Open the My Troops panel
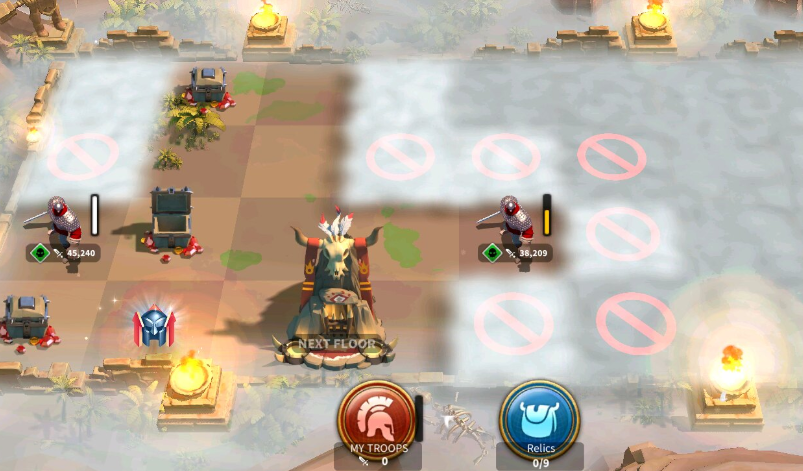This screenshot has height=471, width=803. (x=377, y=419)
